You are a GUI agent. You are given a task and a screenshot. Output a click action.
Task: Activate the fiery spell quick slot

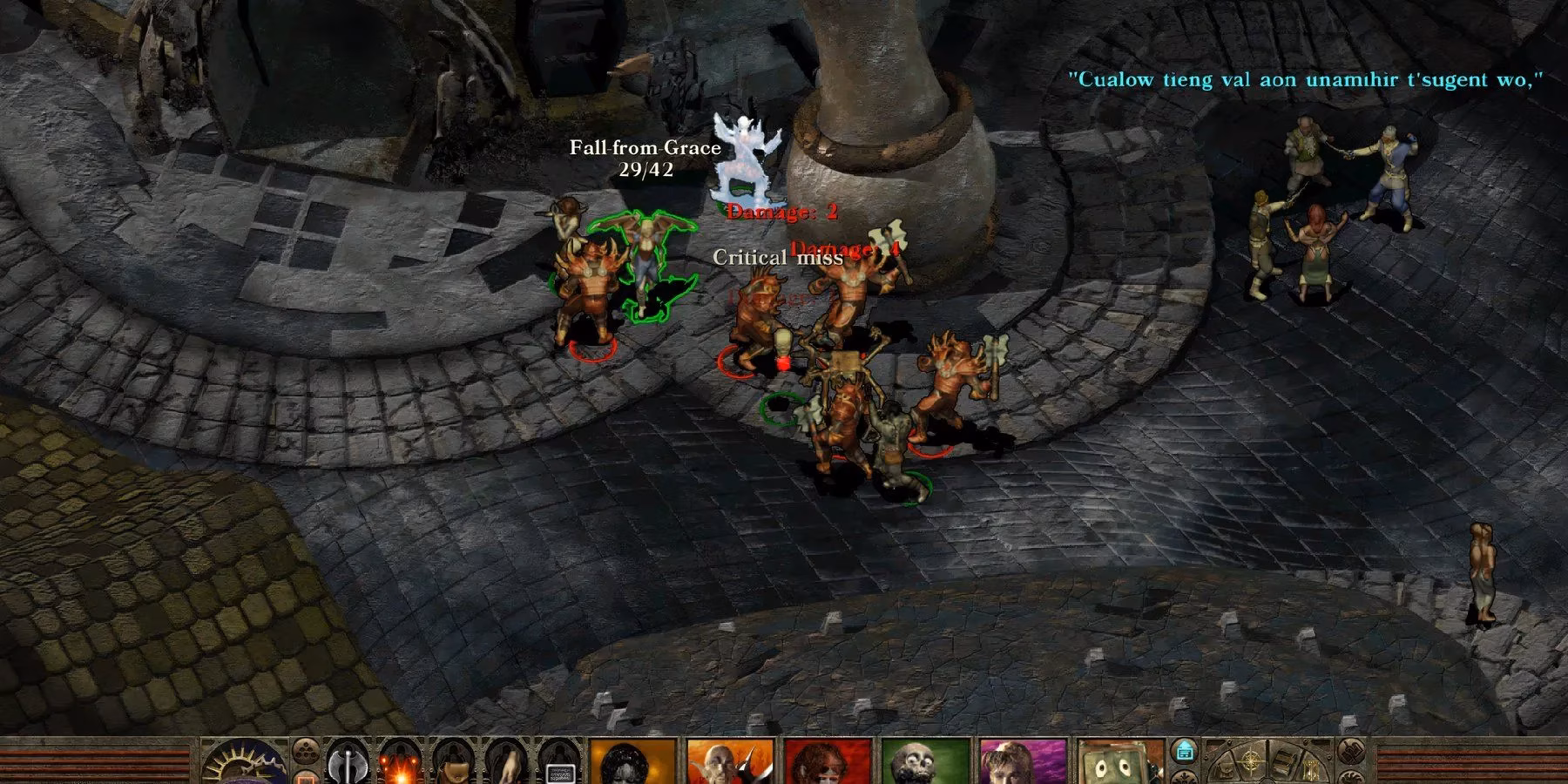coord(401,768)
